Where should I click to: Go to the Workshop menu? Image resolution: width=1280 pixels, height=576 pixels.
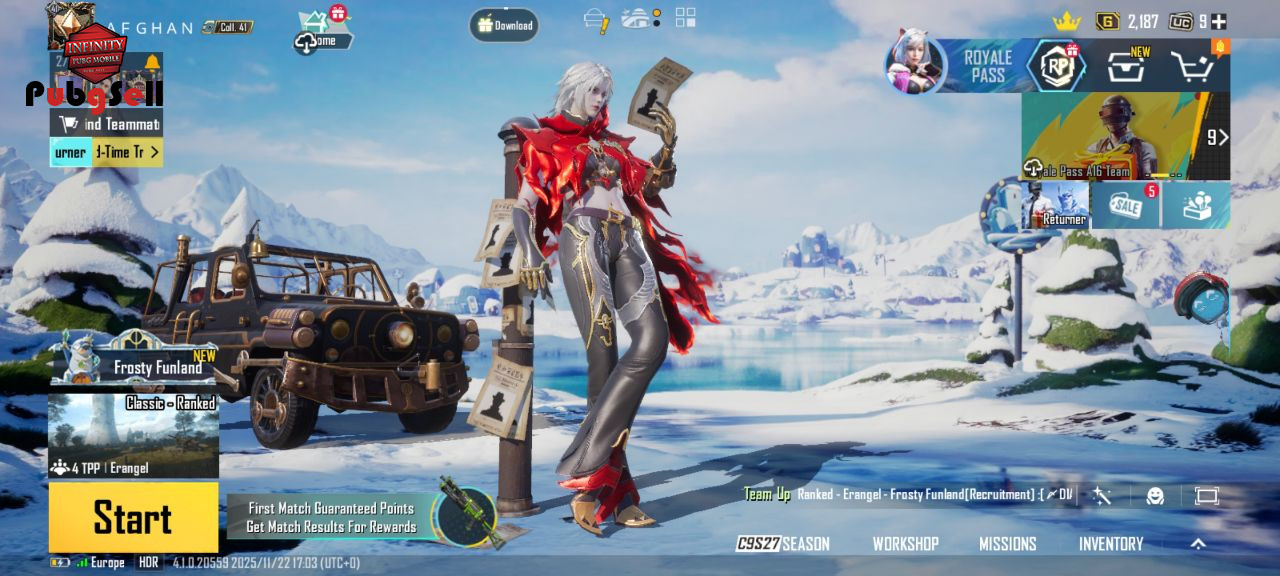(x=905, y=544)
